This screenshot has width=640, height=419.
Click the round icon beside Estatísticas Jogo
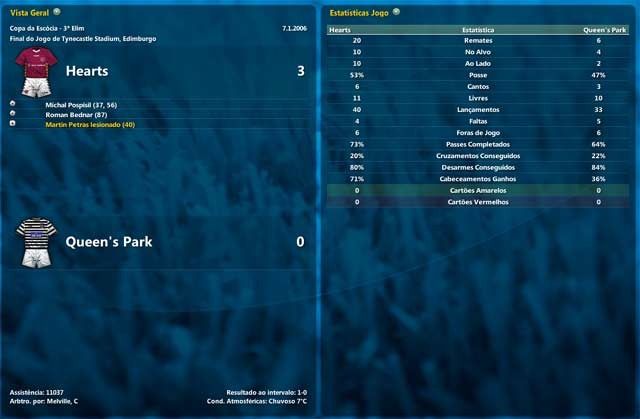point(397,11)
